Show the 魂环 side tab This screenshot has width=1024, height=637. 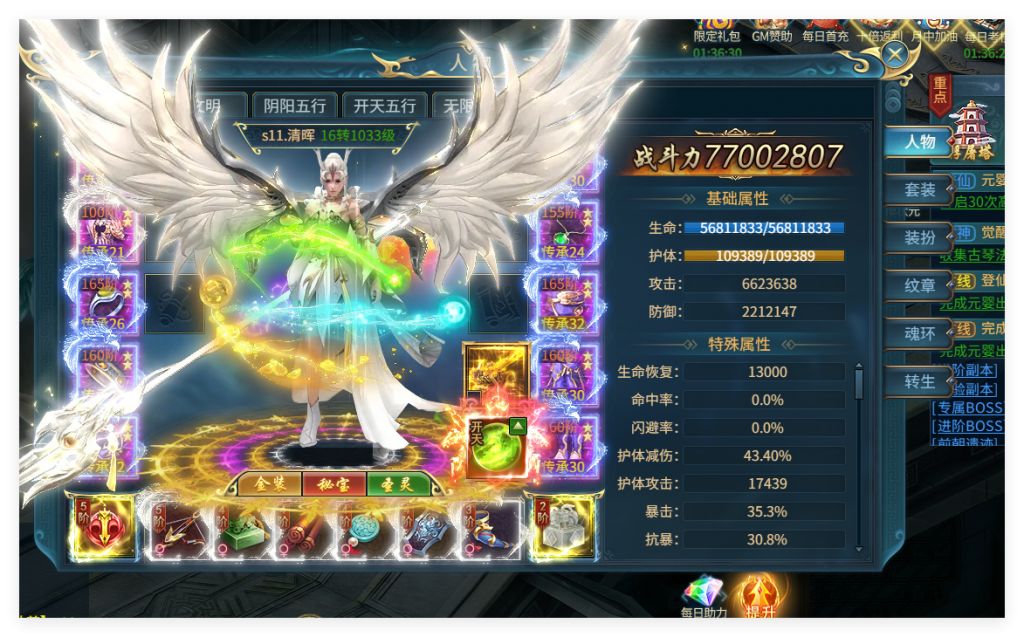click(x=918, y=334)
